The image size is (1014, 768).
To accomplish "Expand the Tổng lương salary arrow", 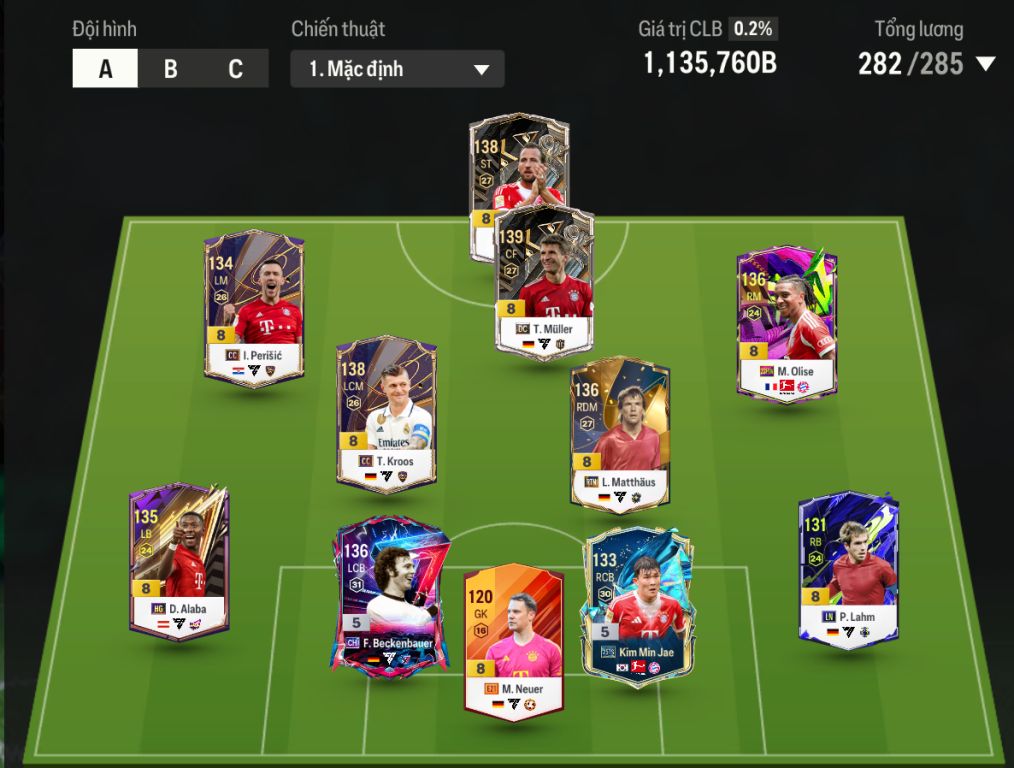I will point(985,65).
